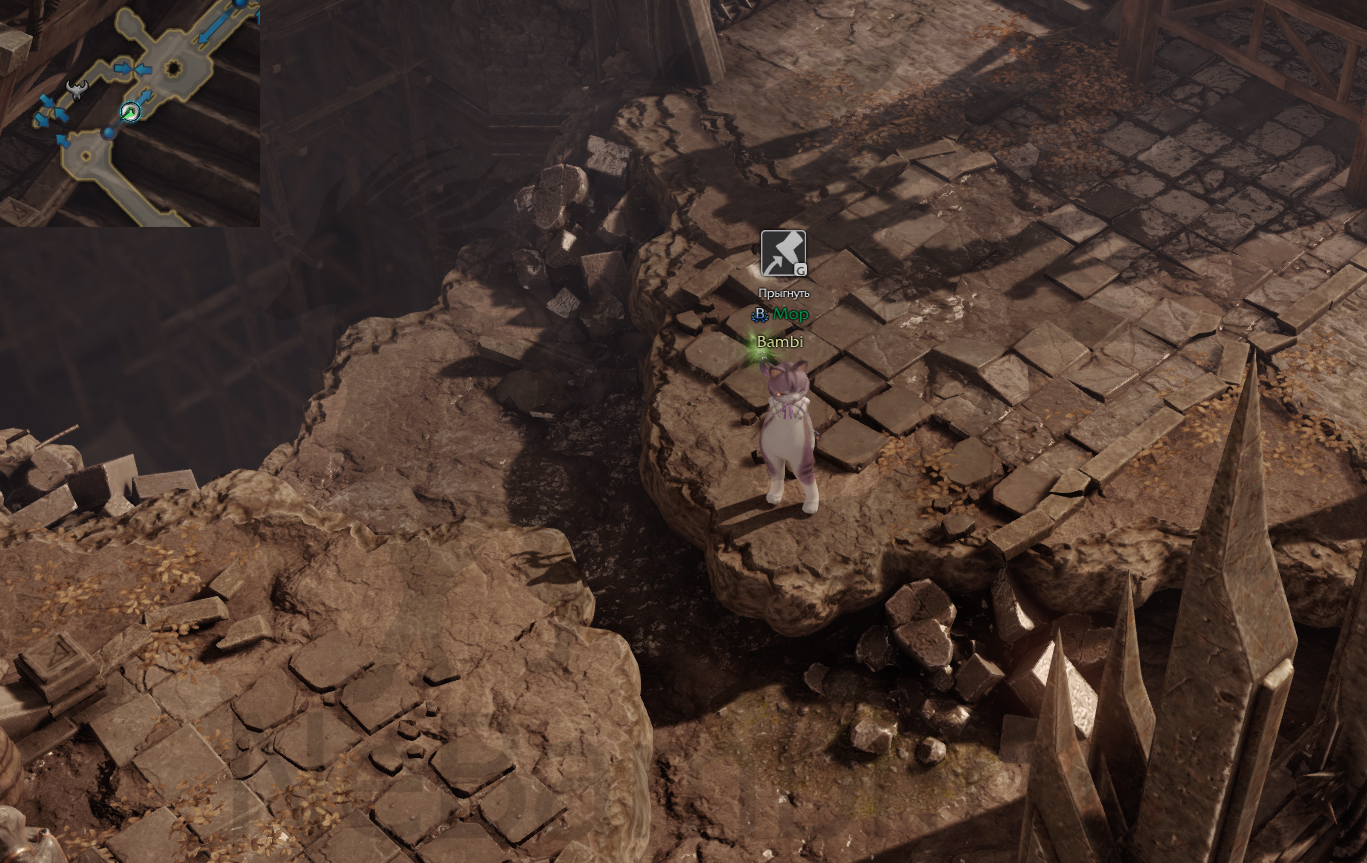Click the Прыгнуть jump action icon
Screen dimensions: 1367x863
[x=783, y=253]
